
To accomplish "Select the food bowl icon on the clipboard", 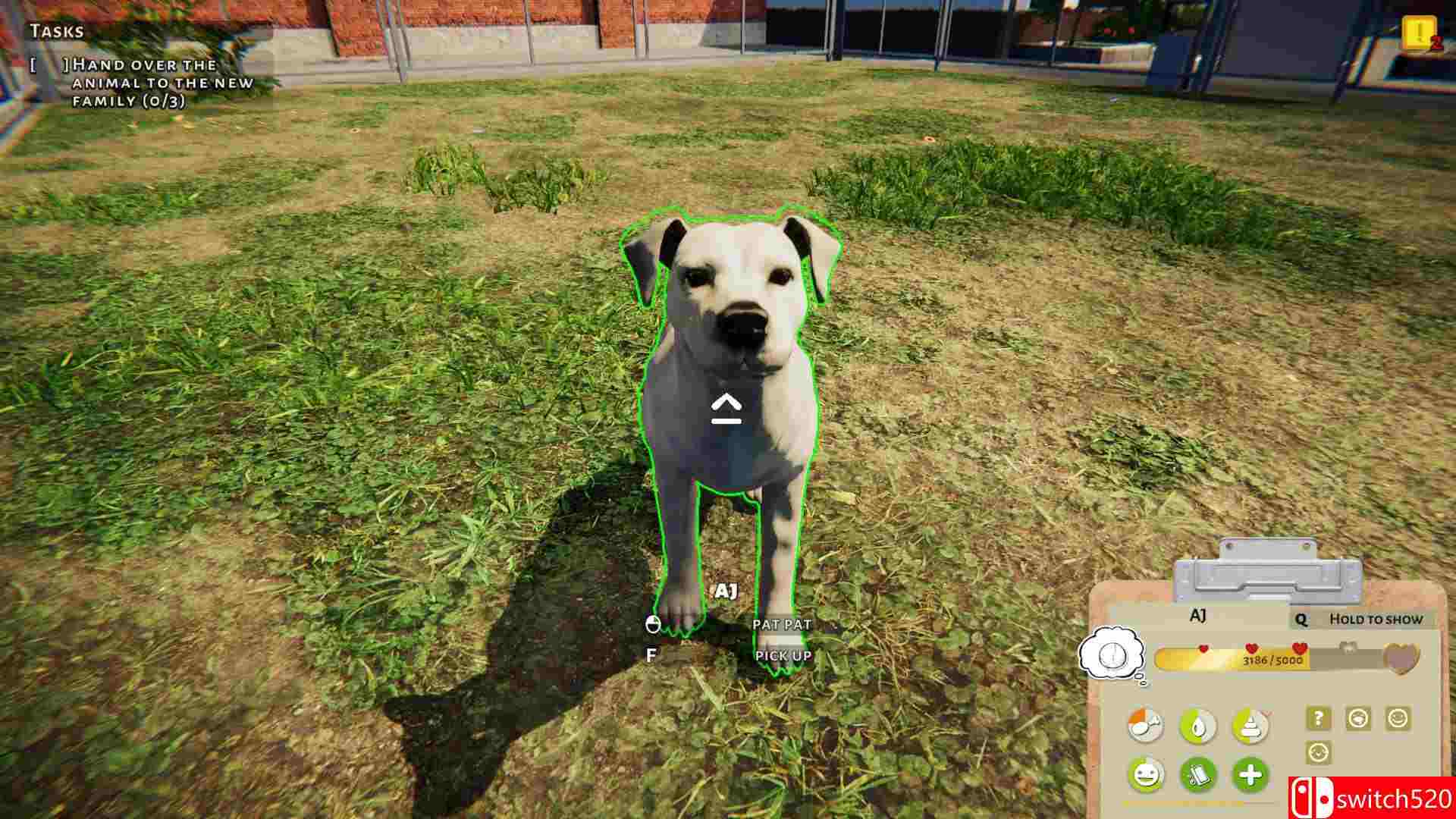I will click(1147, 724).
